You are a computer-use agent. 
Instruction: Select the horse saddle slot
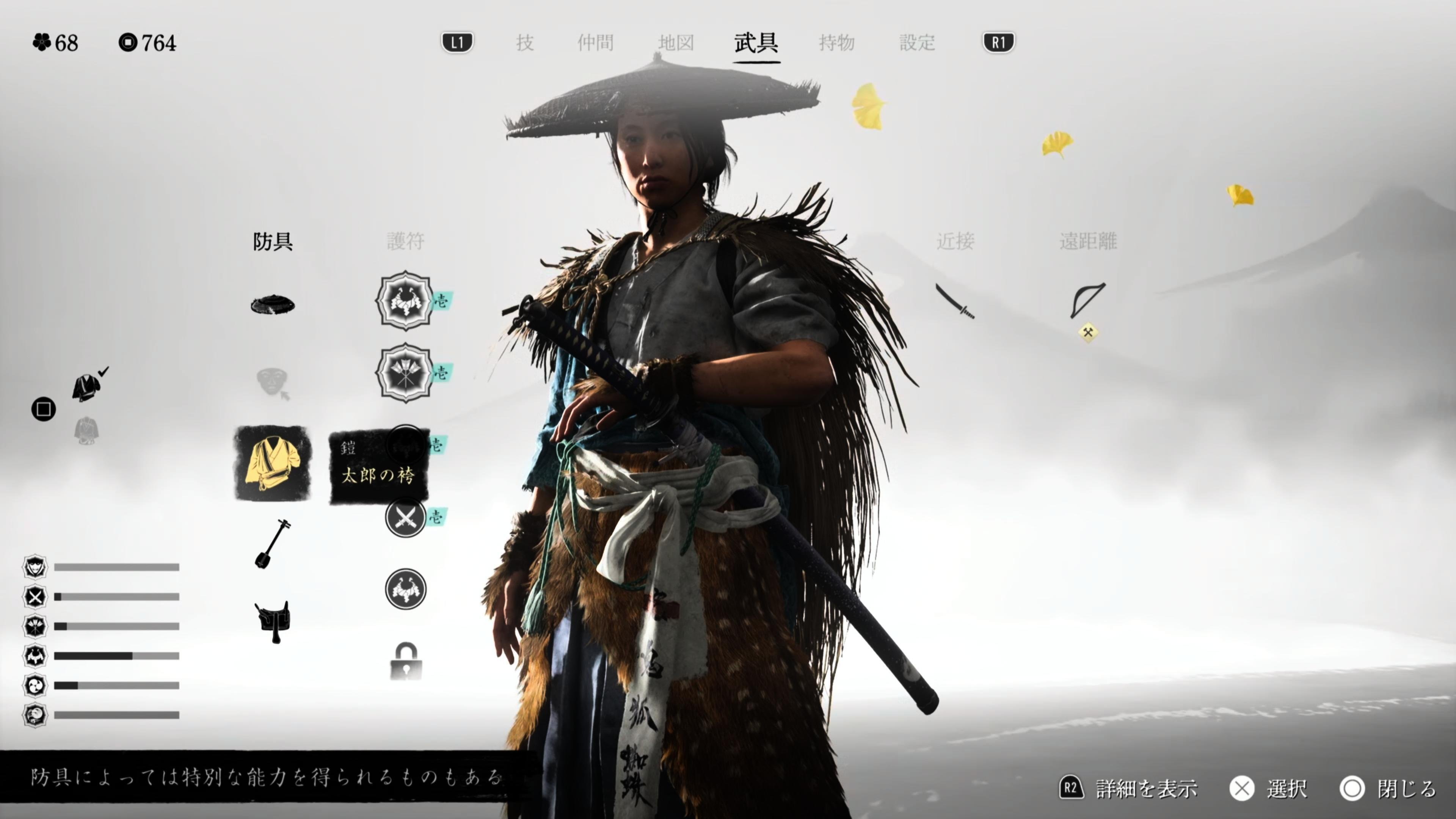pyautogui.click(x=273, y=621)
